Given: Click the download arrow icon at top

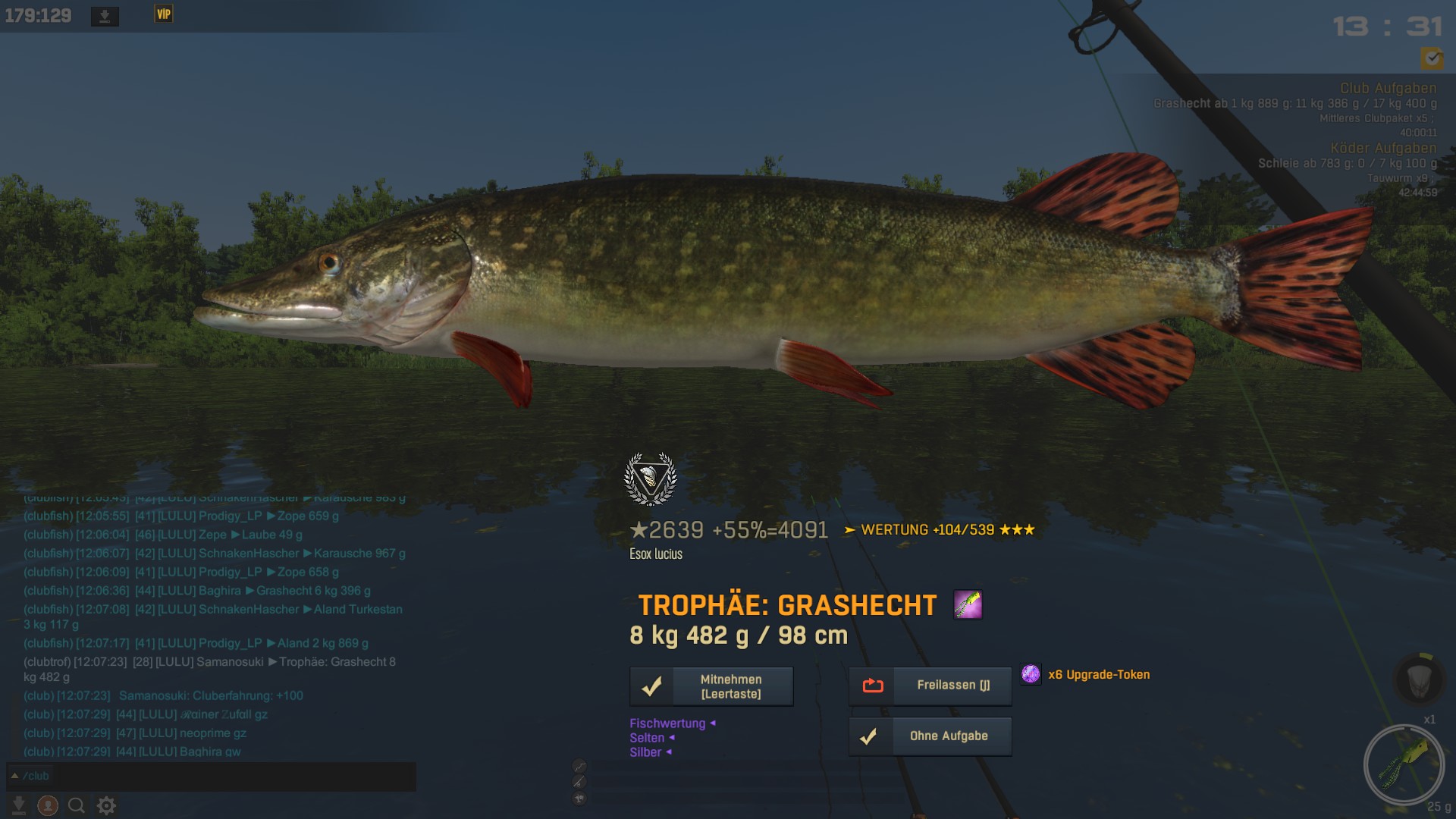Looking at the screenshot, I should [x=105, y=16].
